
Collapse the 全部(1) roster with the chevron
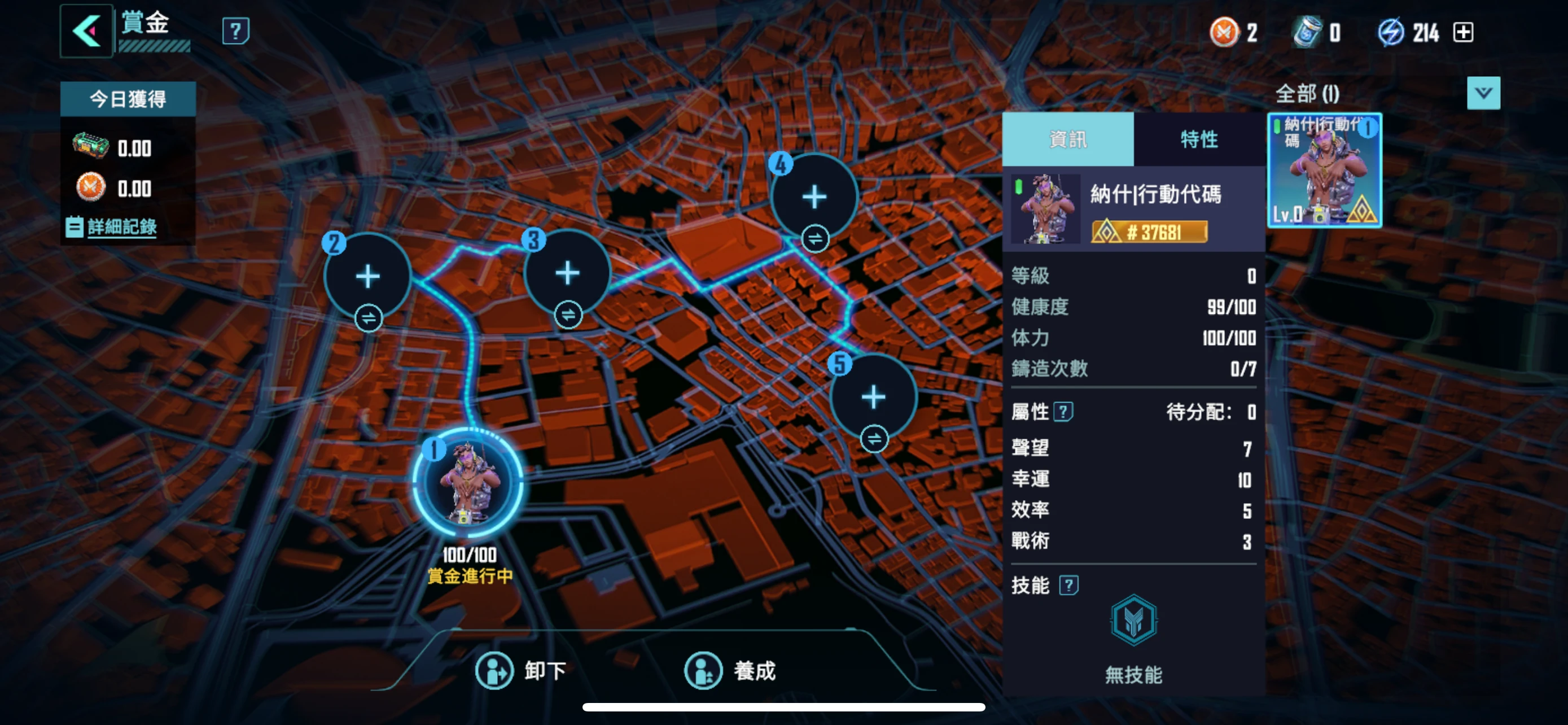pyautogui.click(x=1484, y=93)
